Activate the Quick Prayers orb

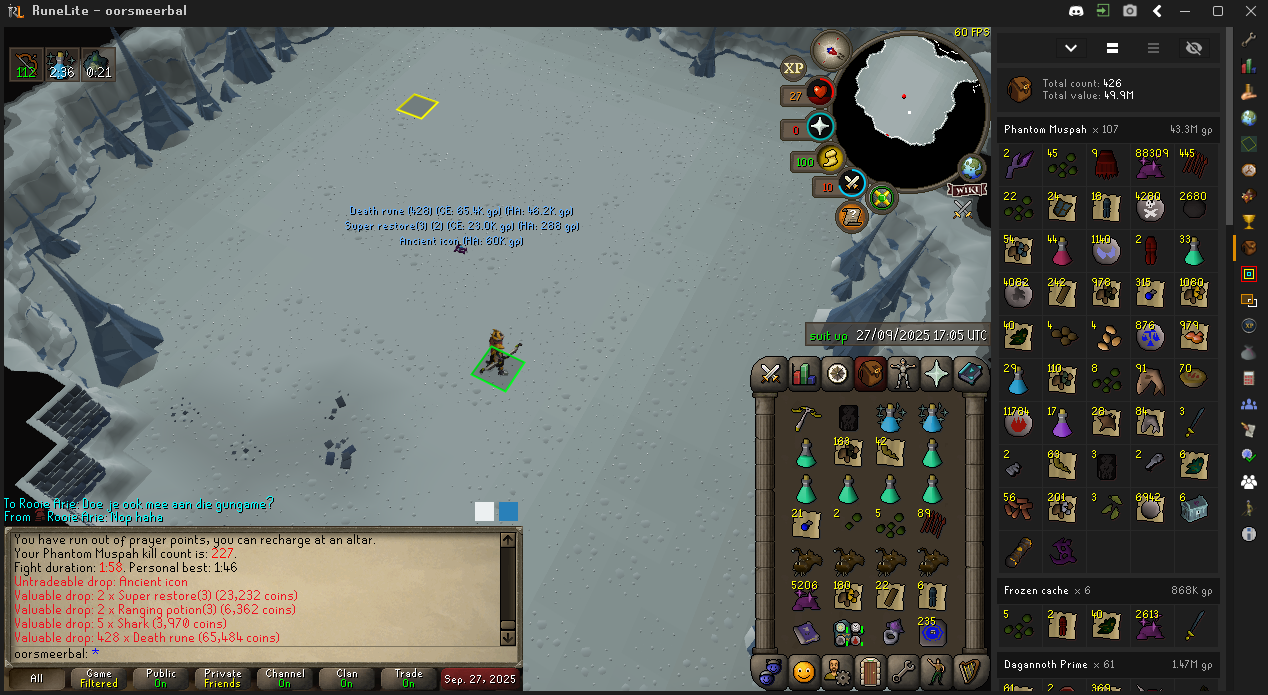tap(820, 127)
